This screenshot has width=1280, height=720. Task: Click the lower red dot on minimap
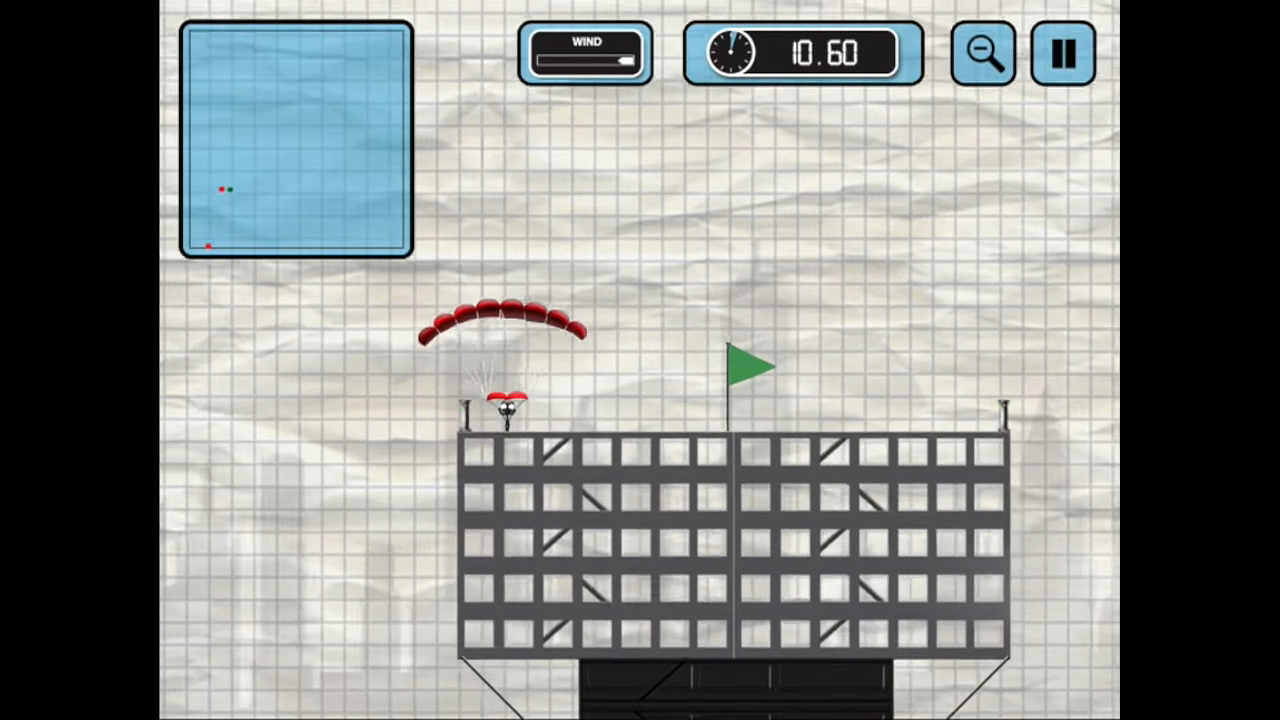(208, 246)
